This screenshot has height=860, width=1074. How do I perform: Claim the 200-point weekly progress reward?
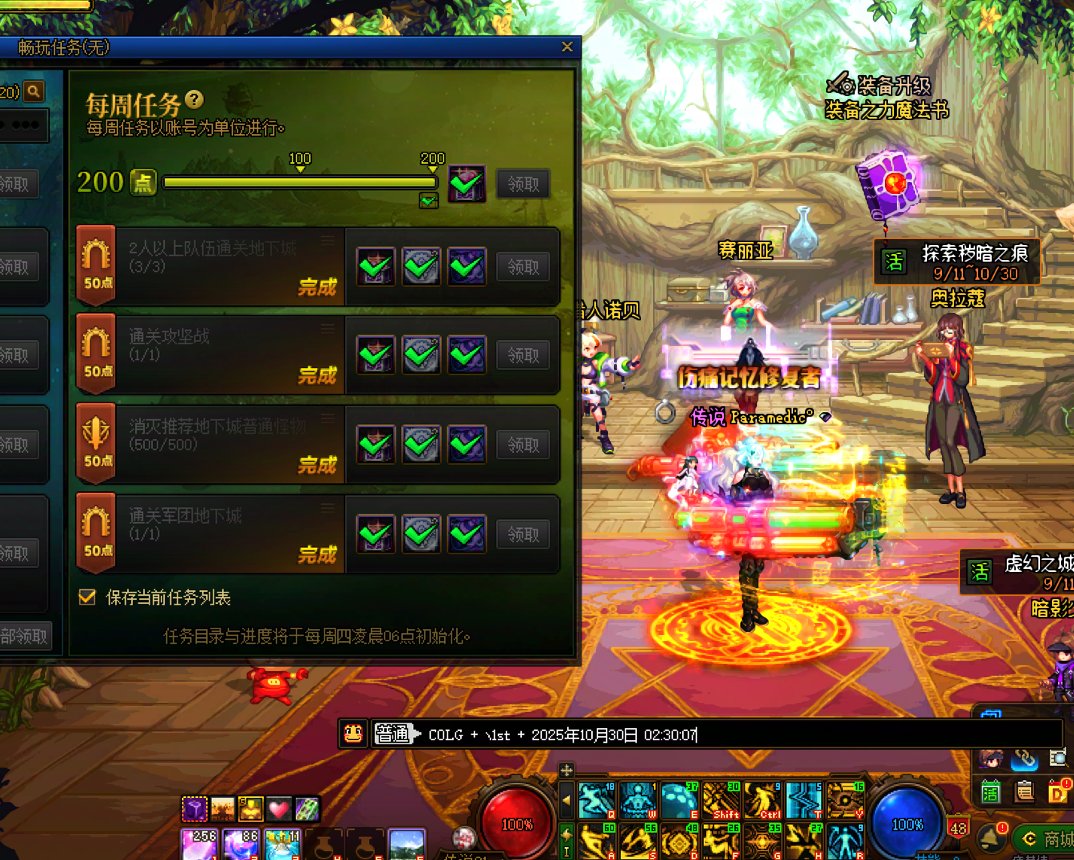pyautogui.click(x=523, y=184)
